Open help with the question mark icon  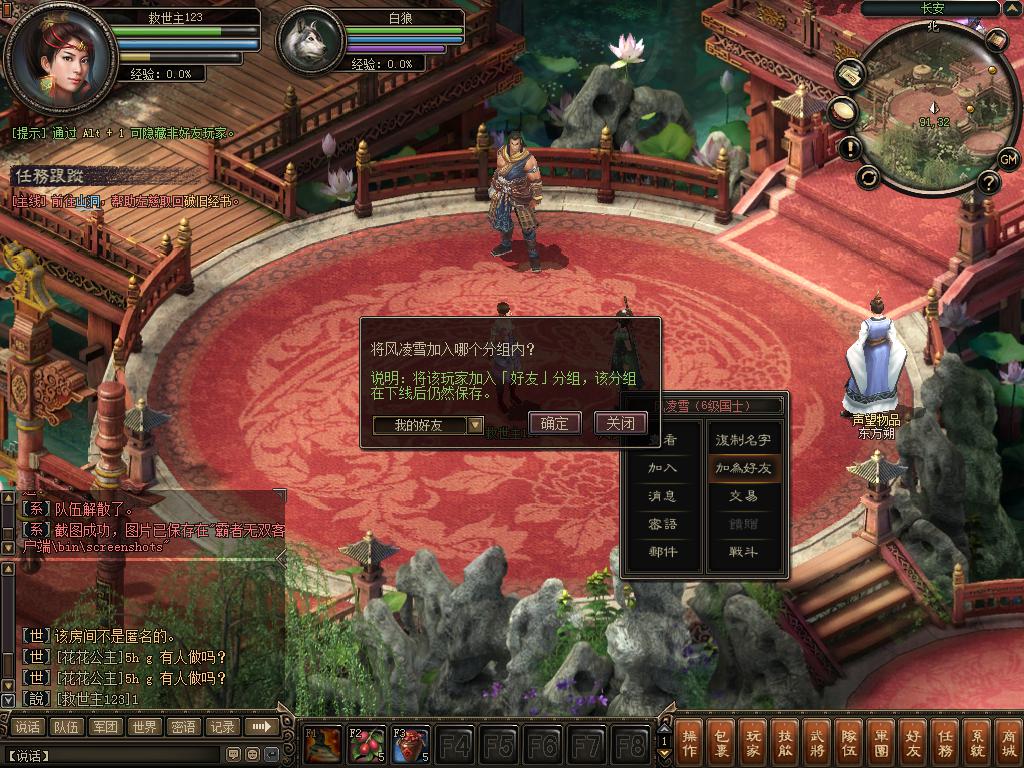pos(989,182)
